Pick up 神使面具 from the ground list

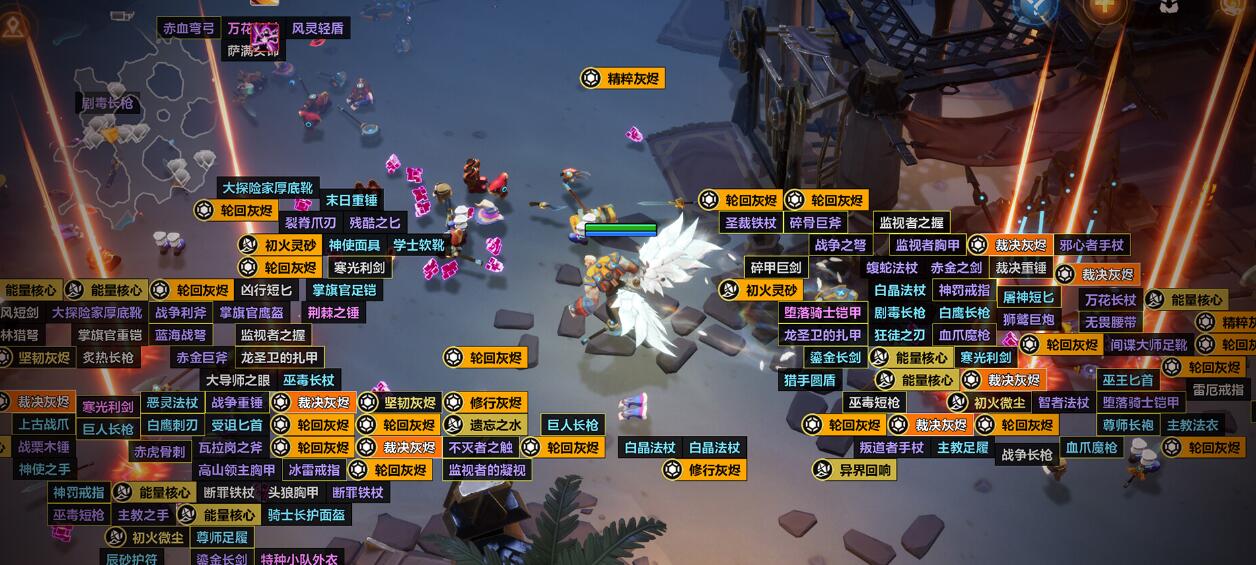point(354,245)
